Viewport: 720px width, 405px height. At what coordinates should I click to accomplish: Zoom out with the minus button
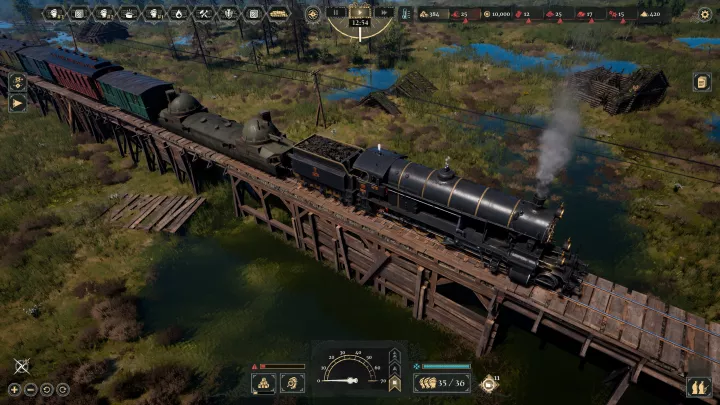31,389
